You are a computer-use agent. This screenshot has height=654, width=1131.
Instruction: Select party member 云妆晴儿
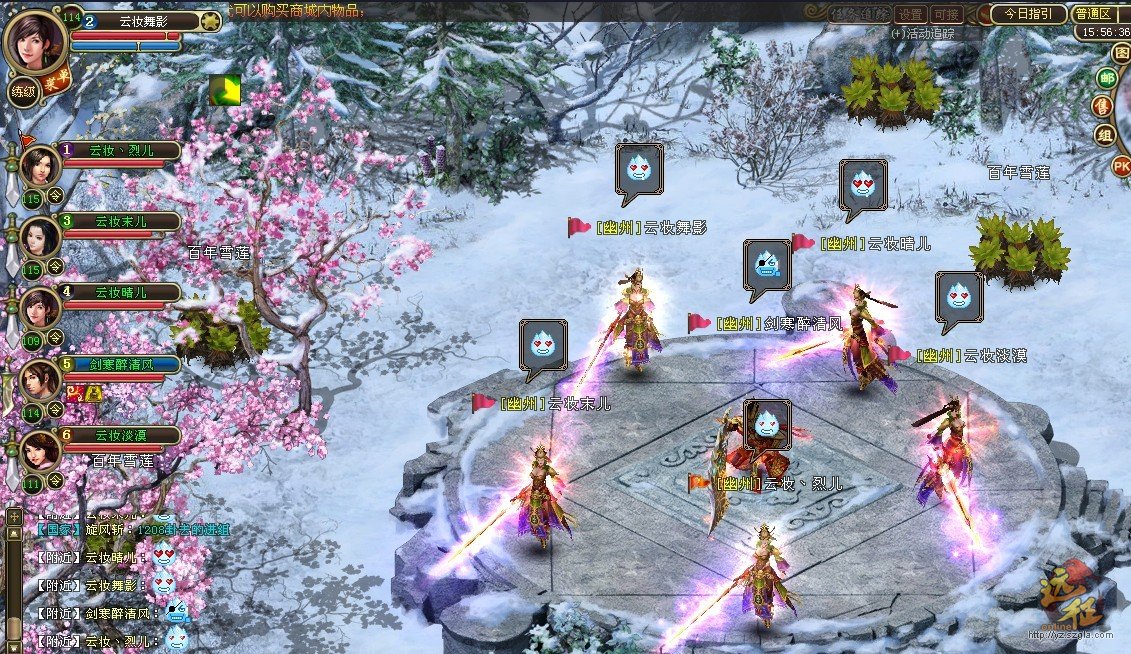coord(40,308)
